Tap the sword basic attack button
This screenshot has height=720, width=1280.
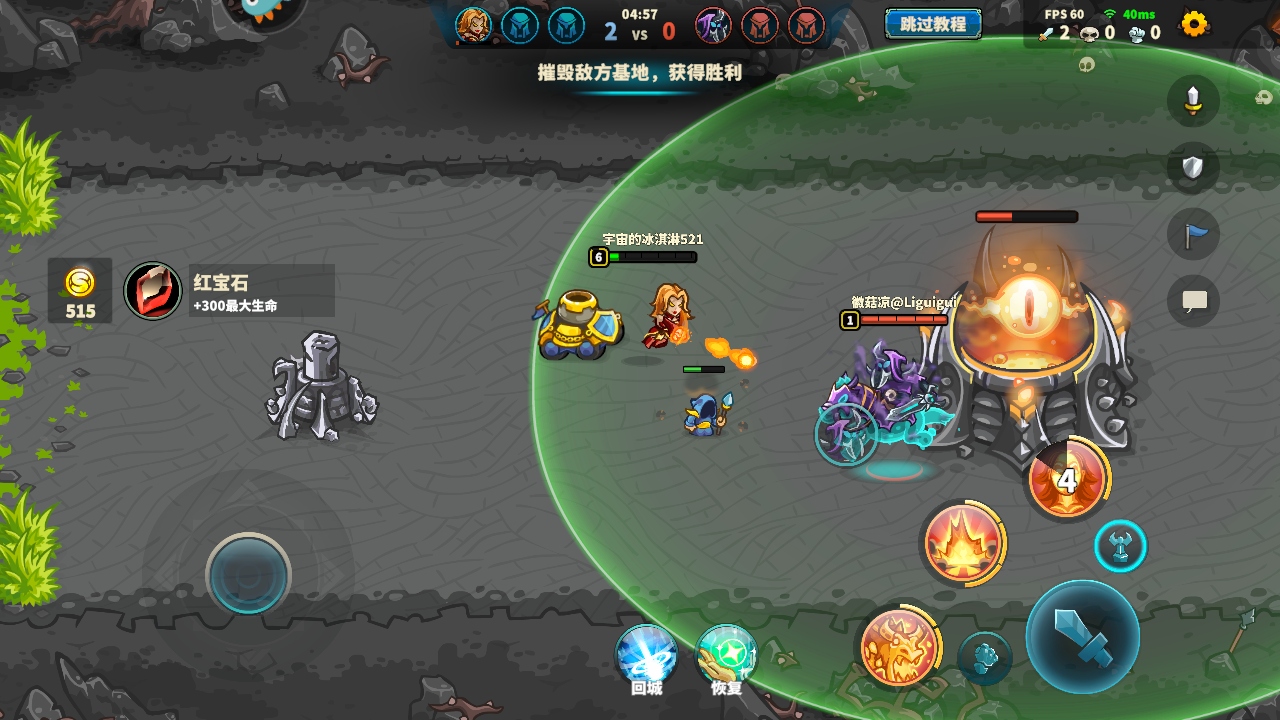[1082, 637]
